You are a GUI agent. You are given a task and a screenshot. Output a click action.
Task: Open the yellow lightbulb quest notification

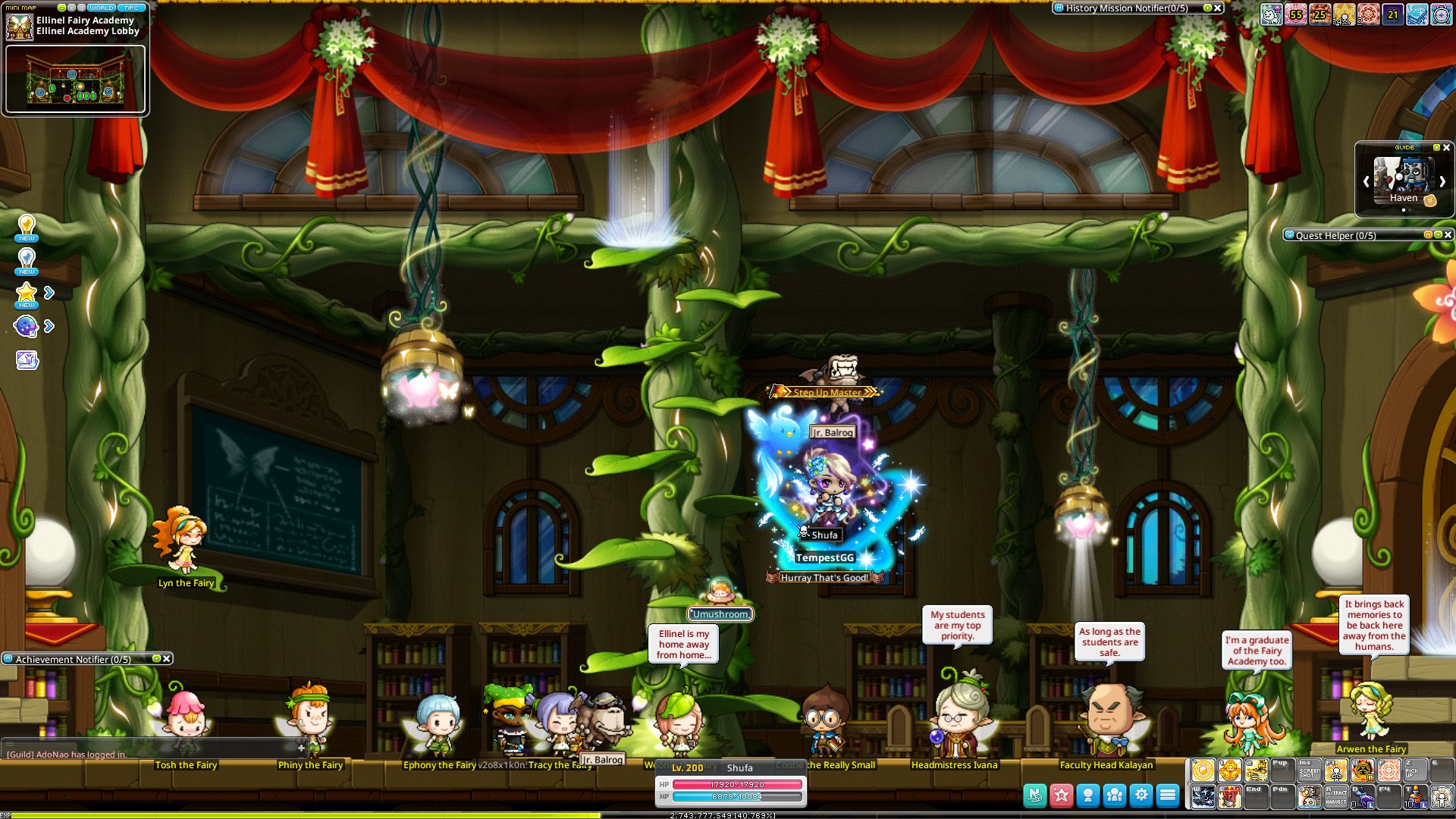27,226
